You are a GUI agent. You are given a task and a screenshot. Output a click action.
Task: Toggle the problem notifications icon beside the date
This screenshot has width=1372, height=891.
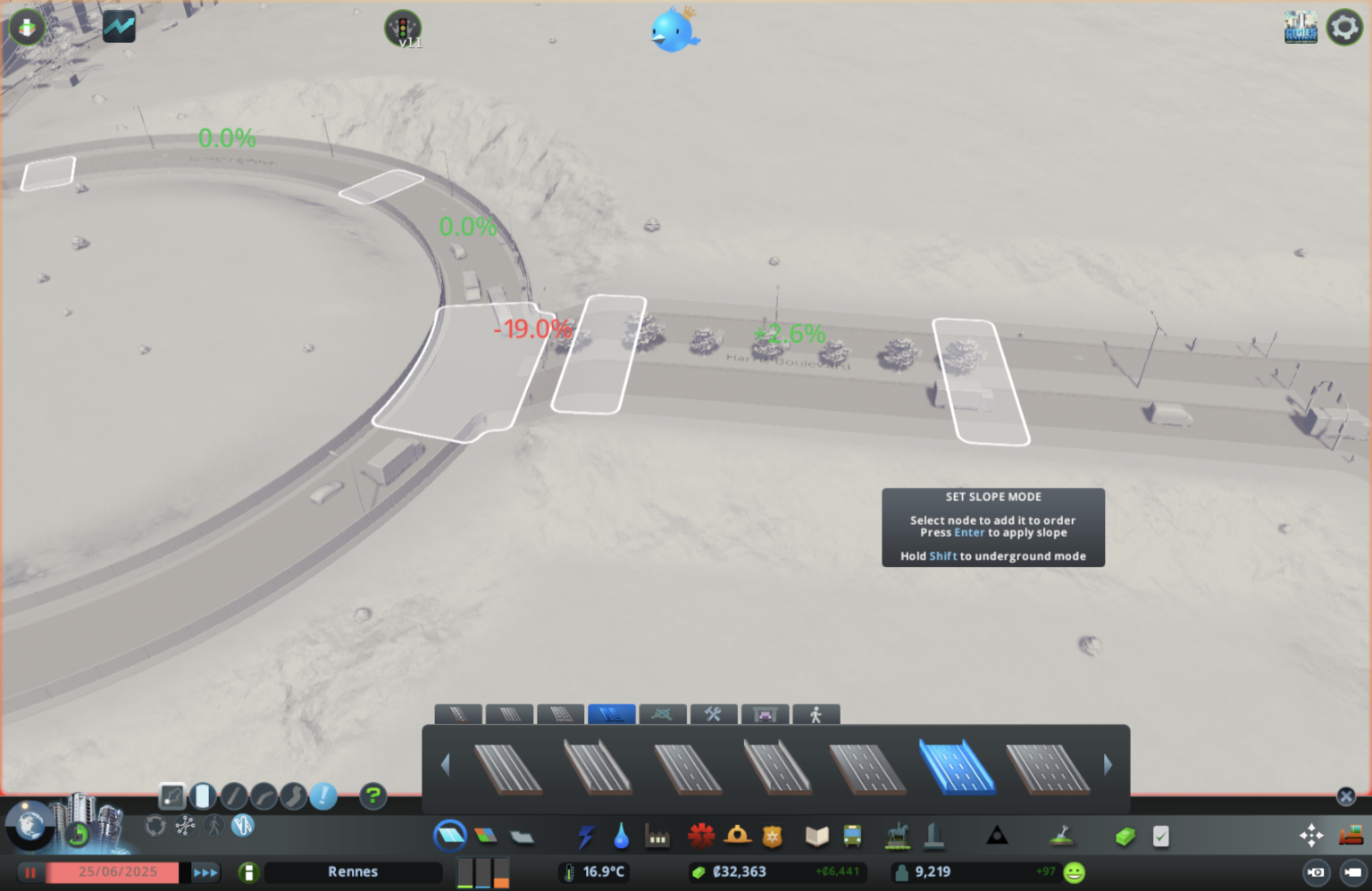tap(248, 872)
